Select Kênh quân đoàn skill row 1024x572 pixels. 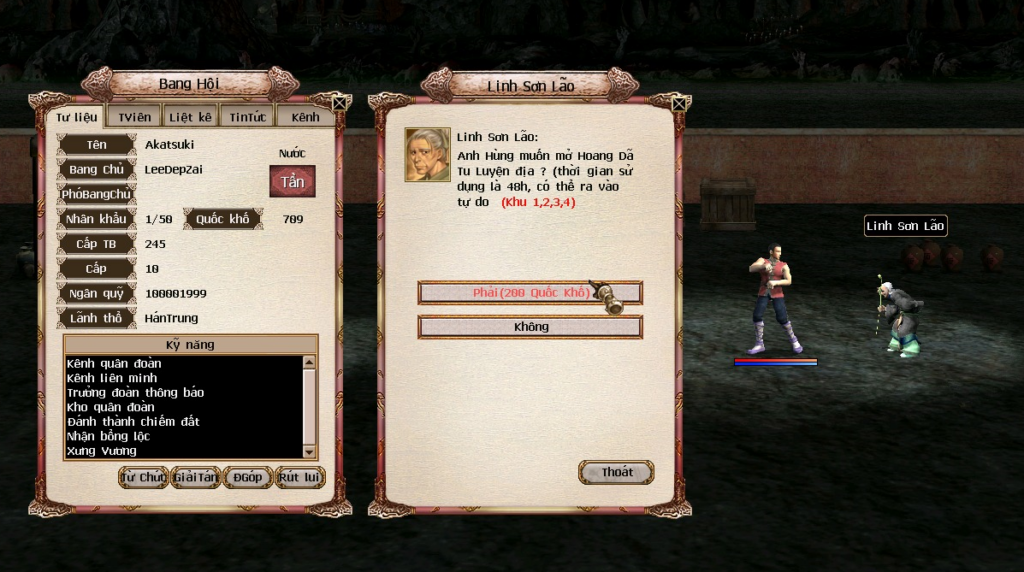[114, 364]
